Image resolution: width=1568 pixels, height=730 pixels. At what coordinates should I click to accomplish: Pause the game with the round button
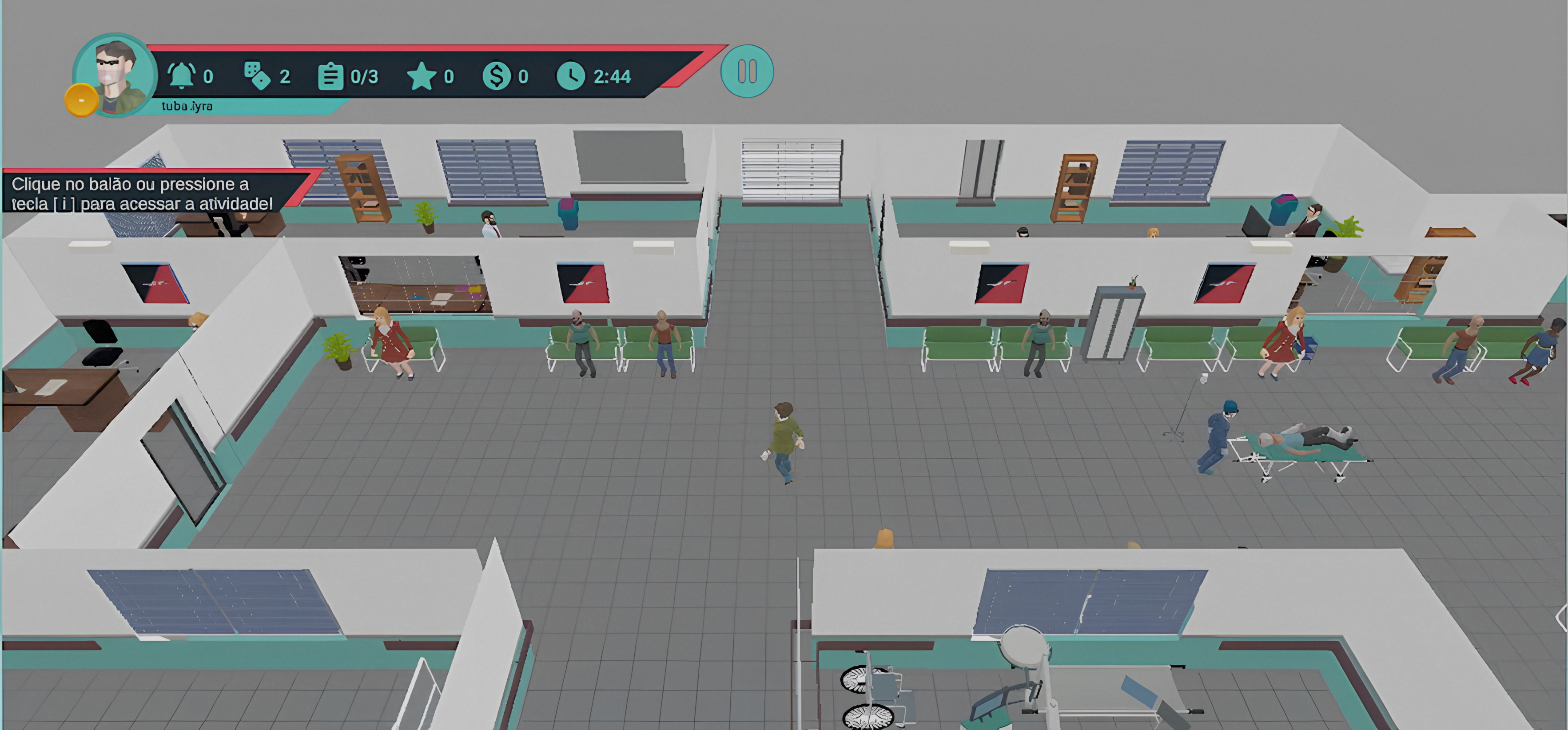pyautogui.click(x=747, y=72)
